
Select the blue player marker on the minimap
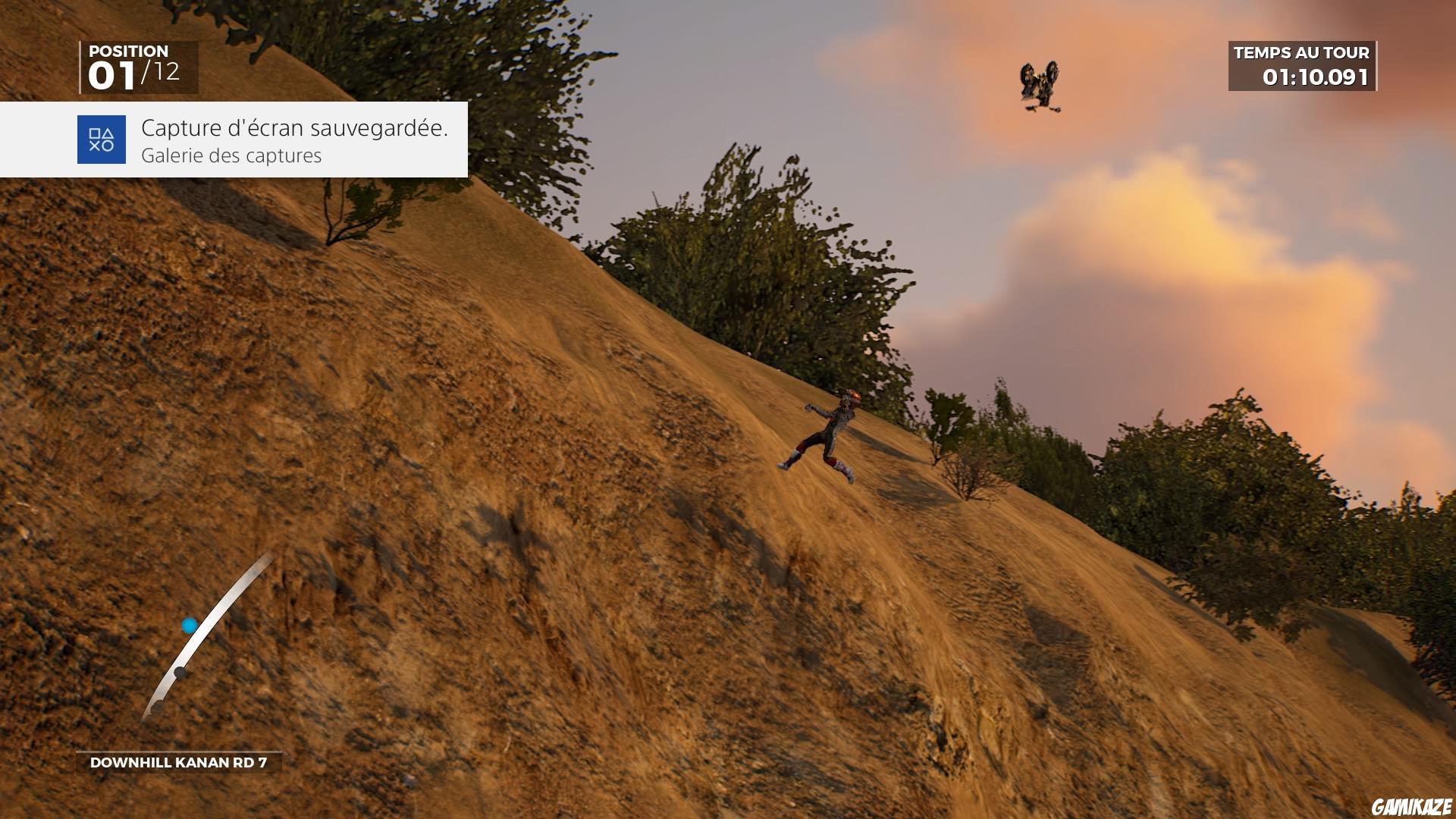(x=187, y=623)
